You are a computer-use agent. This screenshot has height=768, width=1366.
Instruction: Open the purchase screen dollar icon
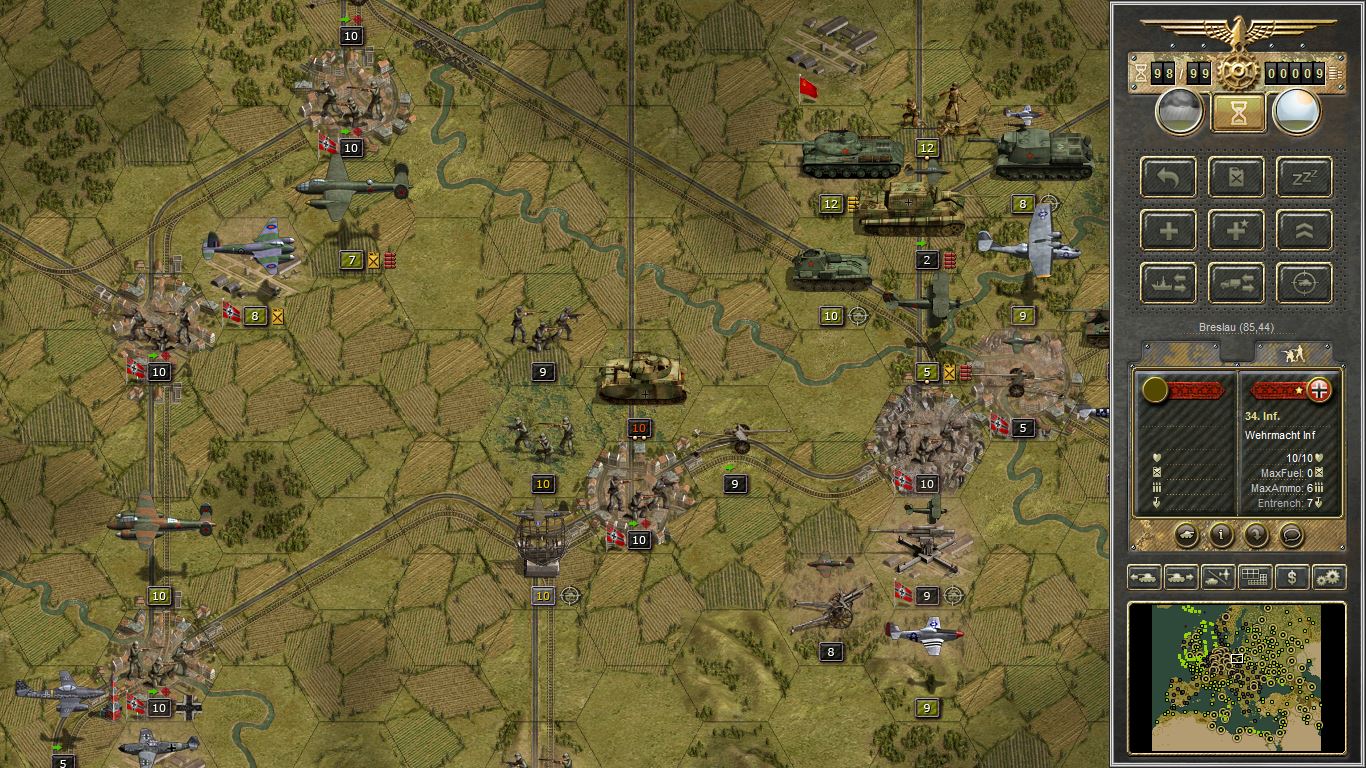(x=1291, y=577)
